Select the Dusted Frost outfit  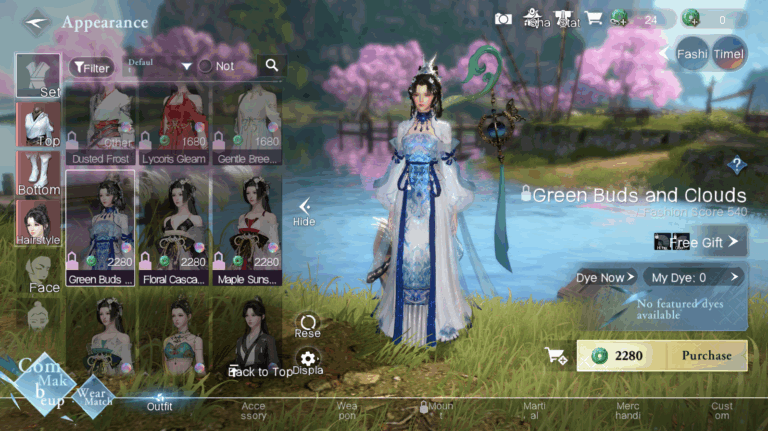point(100,124)
